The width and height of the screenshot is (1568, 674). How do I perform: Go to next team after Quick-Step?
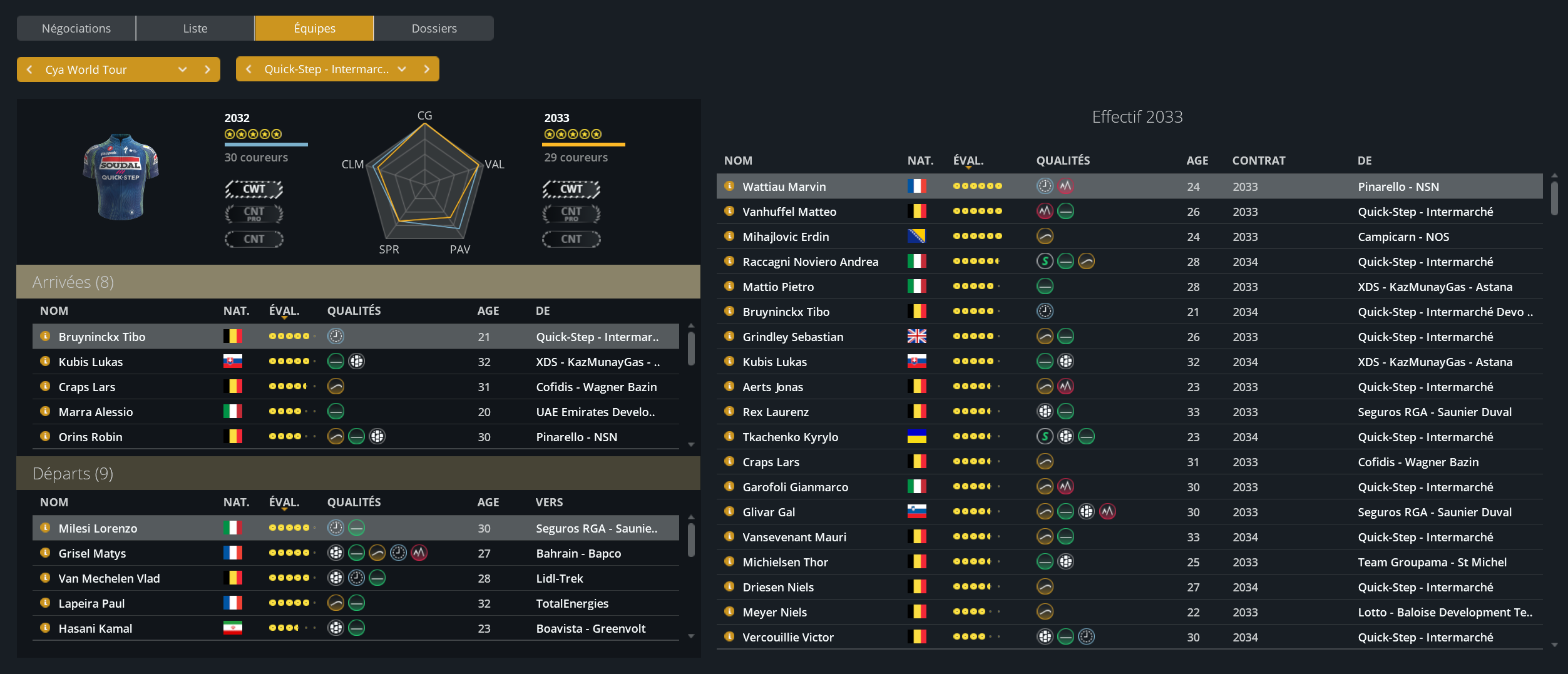pyautogui.click(x=427, y=69)
